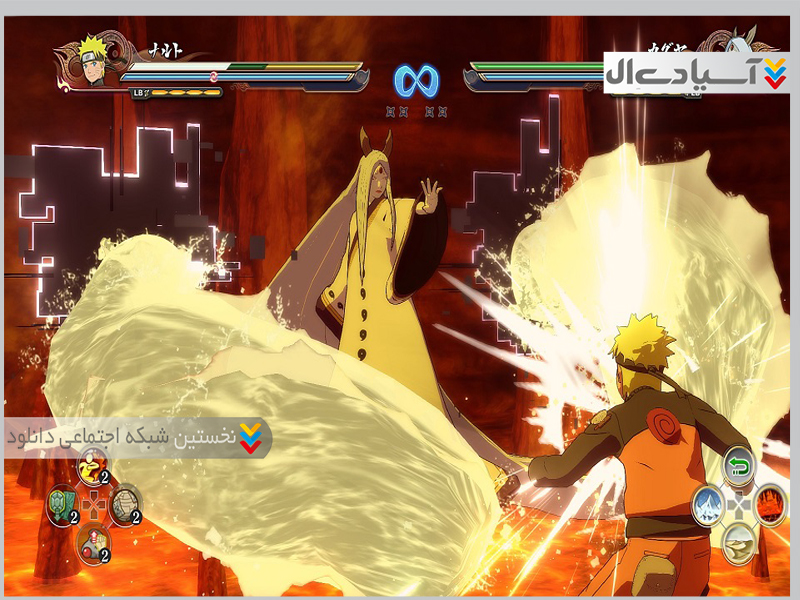Choose the snowy ice mountain dimension

click(x=707, y=503)
